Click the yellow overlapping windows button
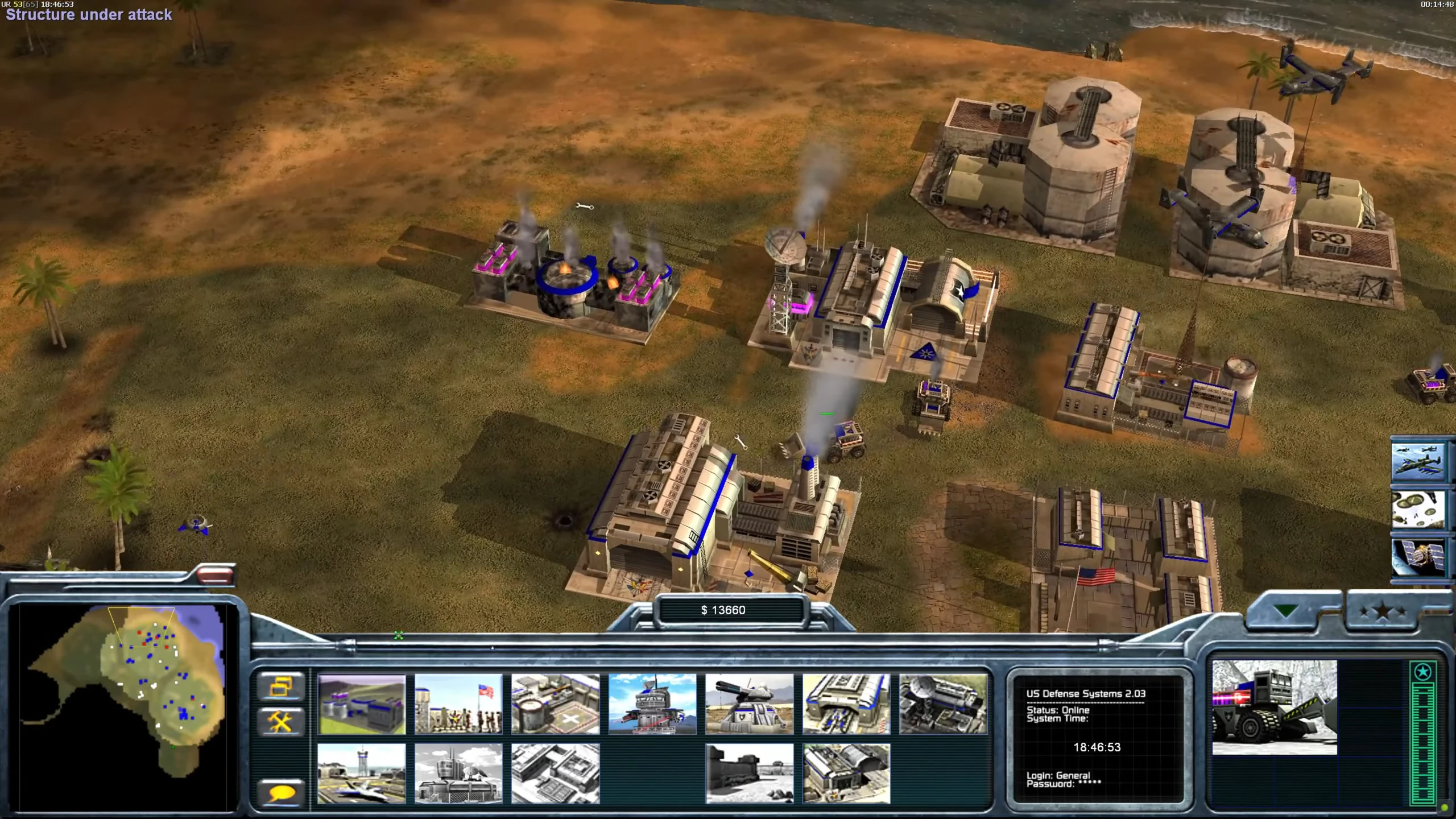This screenshot has height=819, width=1456. pos(280,686)
